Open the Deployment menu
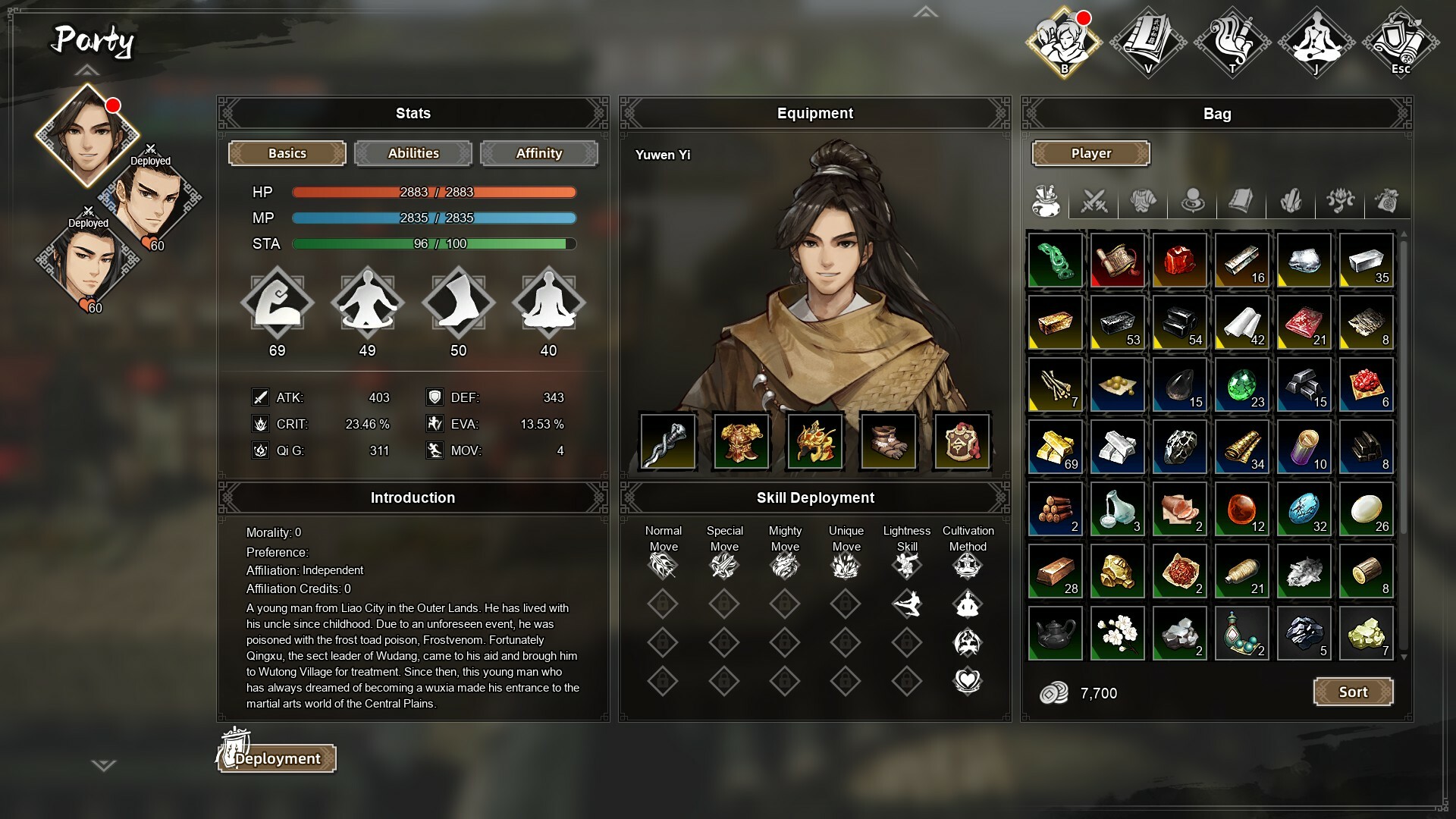 tap(278, 758)
